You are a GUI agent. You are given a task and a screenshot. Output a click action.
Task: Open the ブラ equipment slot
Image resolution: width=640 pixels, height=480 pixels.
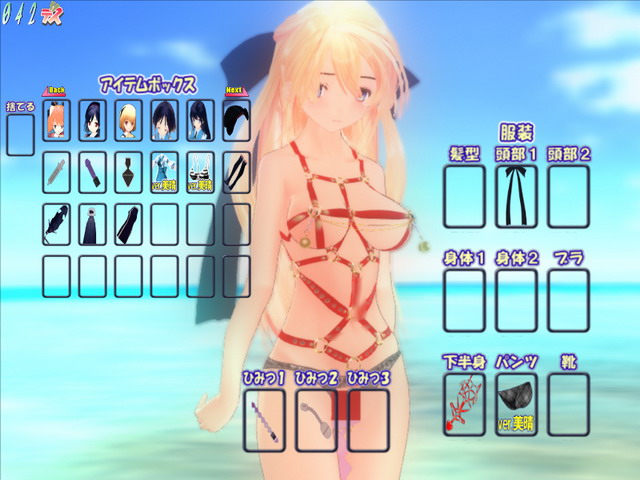click(x=568, y=300)
